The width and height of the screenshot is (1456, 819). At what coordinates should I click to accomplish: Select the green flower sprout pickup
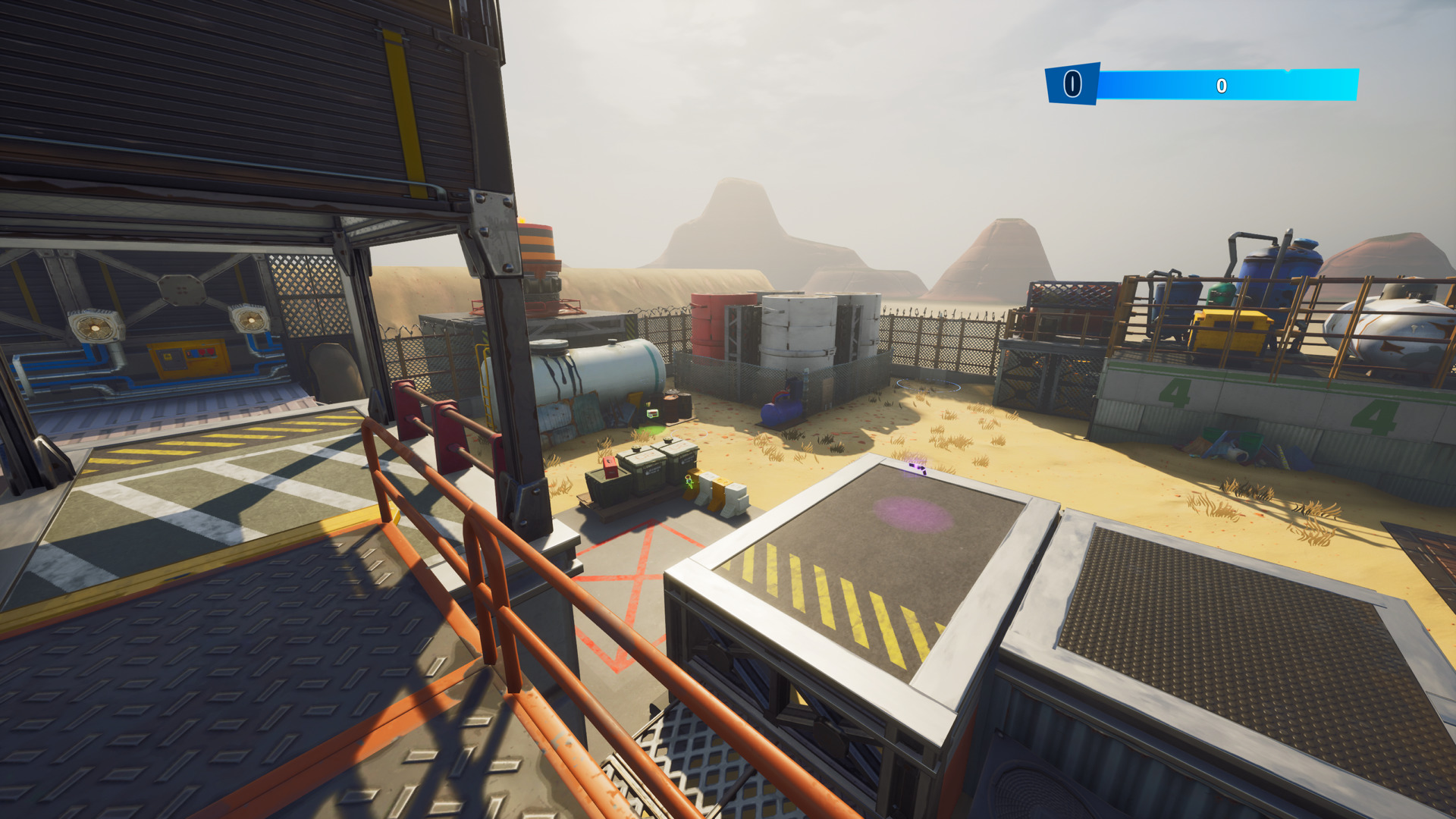coord(689,480)
